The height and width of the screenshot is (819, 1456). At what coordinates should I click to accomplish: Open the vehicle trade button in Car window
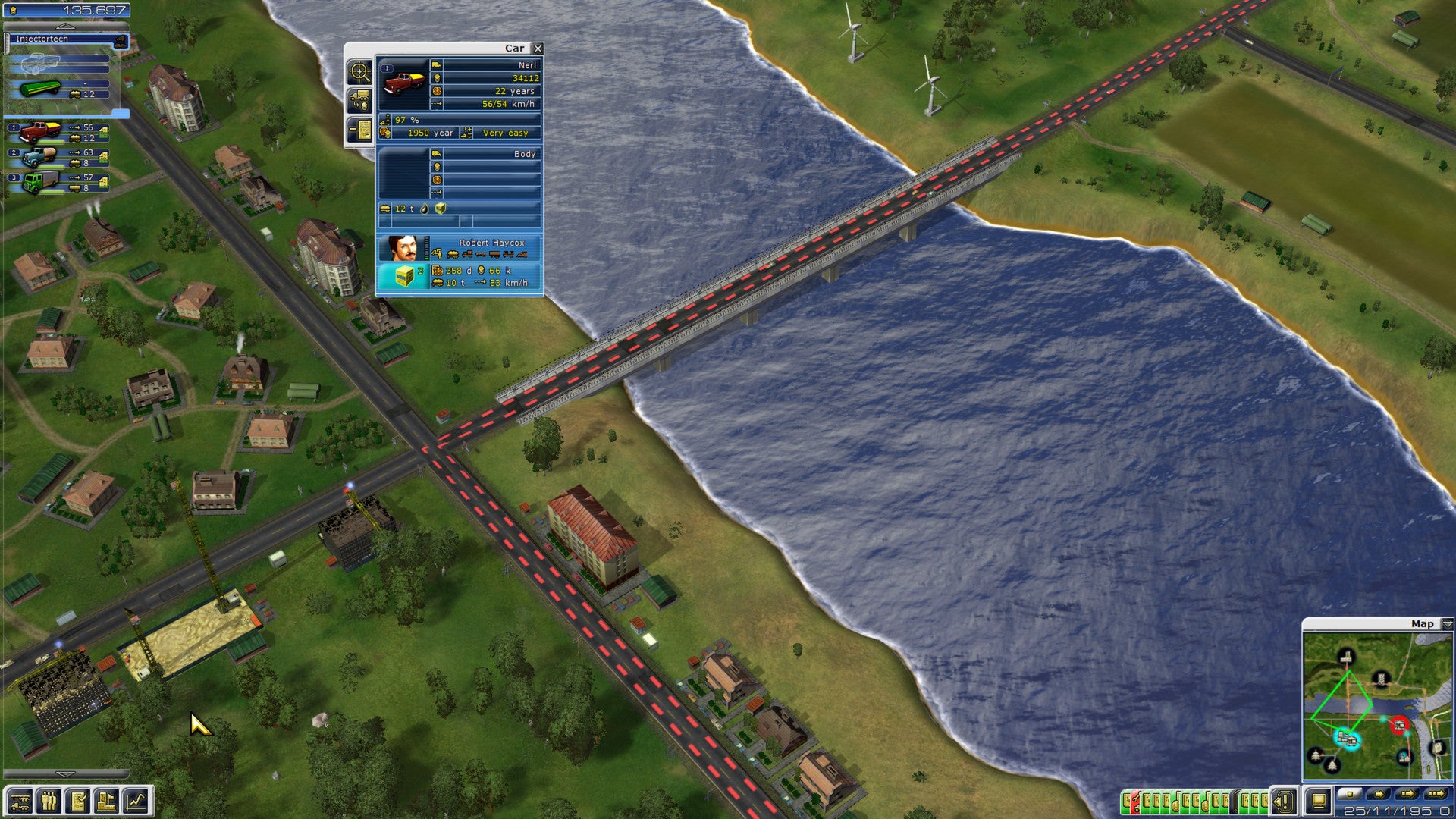click(x=359, y=101)
